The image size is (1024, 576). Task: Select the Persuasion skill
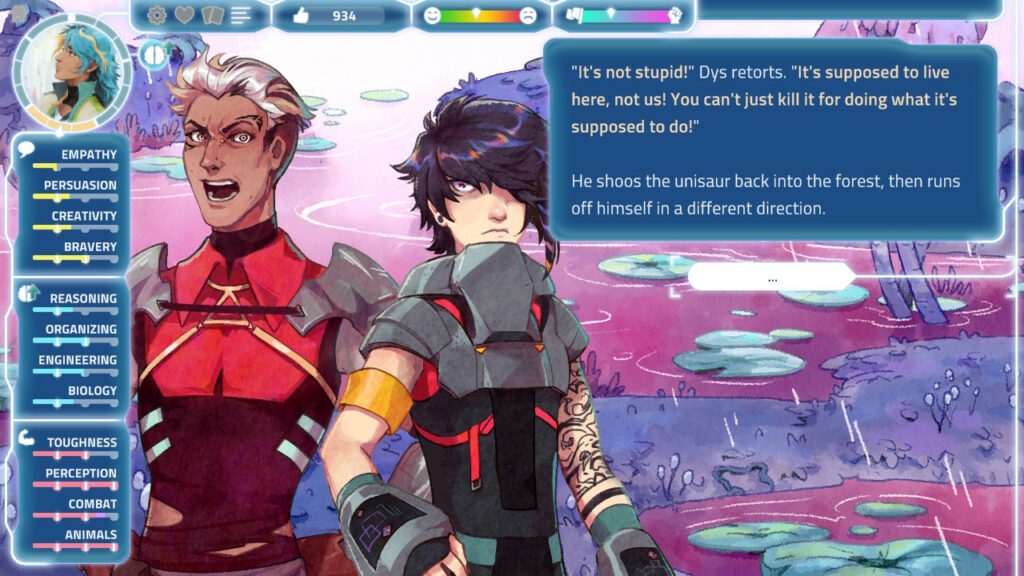(x=80, y=186)
